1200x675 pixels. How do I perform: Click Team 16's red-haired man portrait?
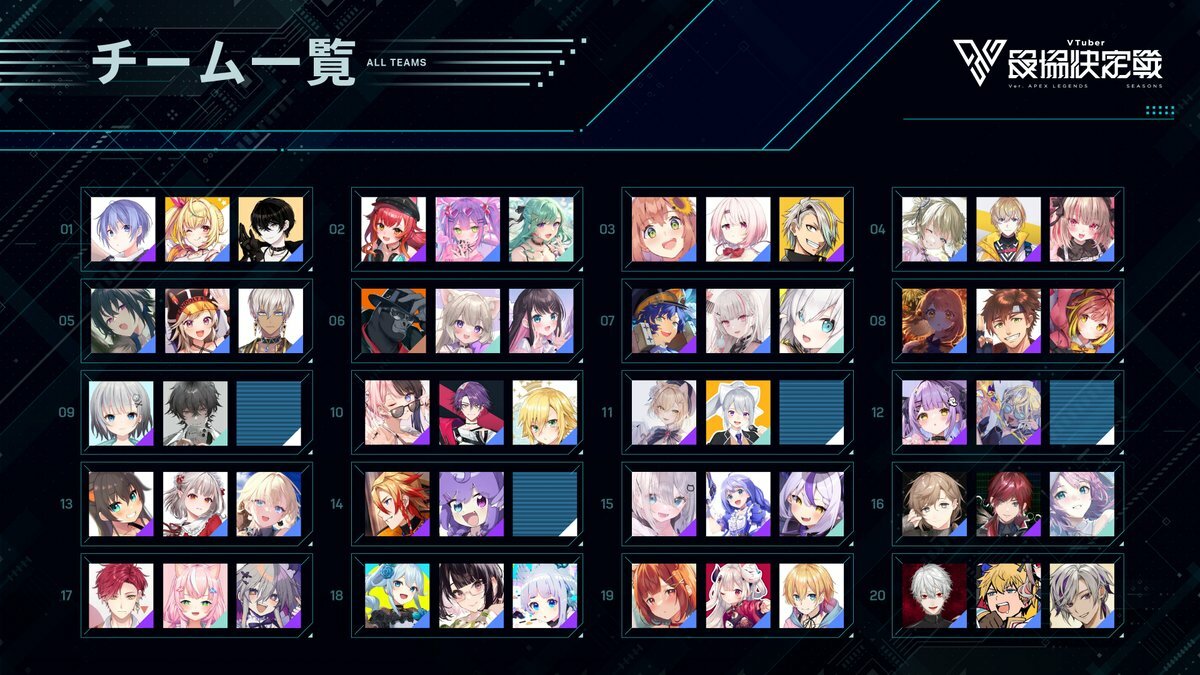pos(1008,504)
